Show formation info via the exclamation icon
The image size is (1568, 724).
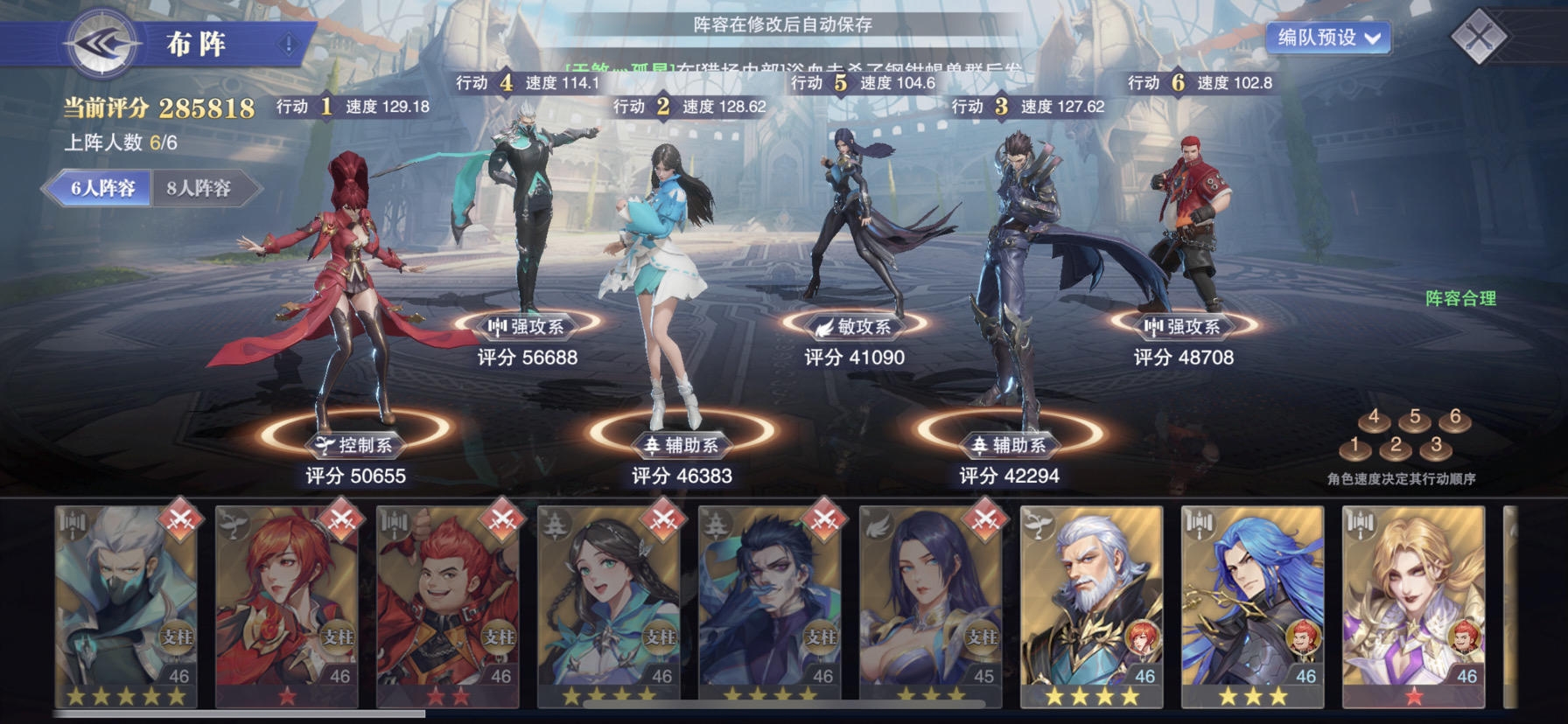(288, 44)
